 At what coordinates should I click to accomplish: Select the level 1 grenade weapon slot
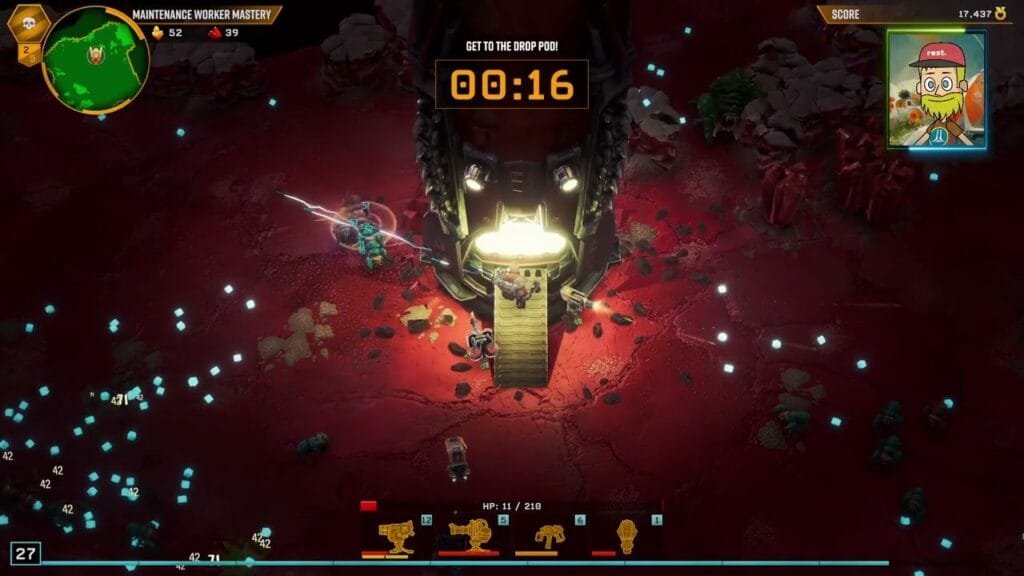pos(627,536)
